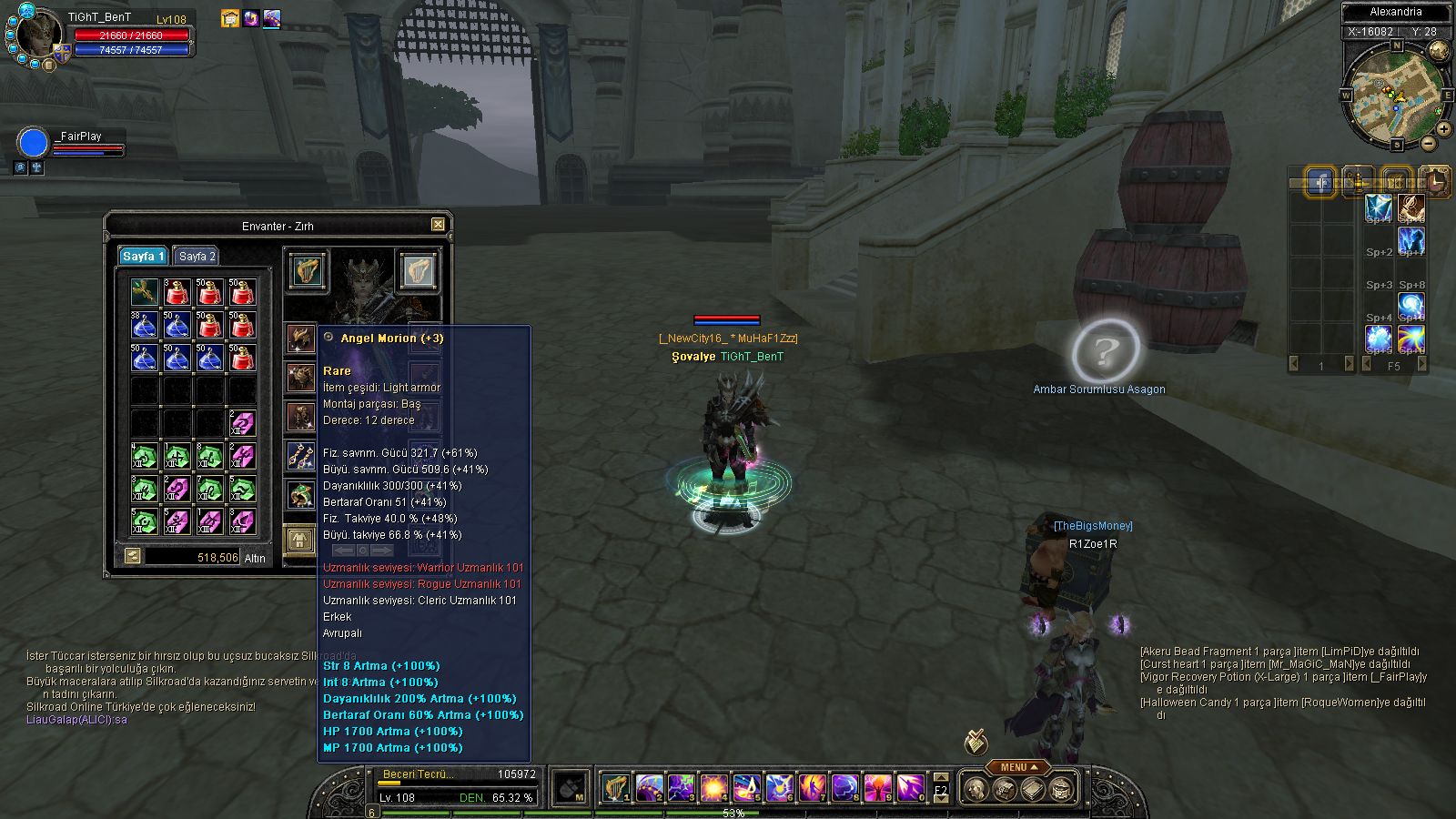Zoom out the minimap with minus button

click(1428, 143)
